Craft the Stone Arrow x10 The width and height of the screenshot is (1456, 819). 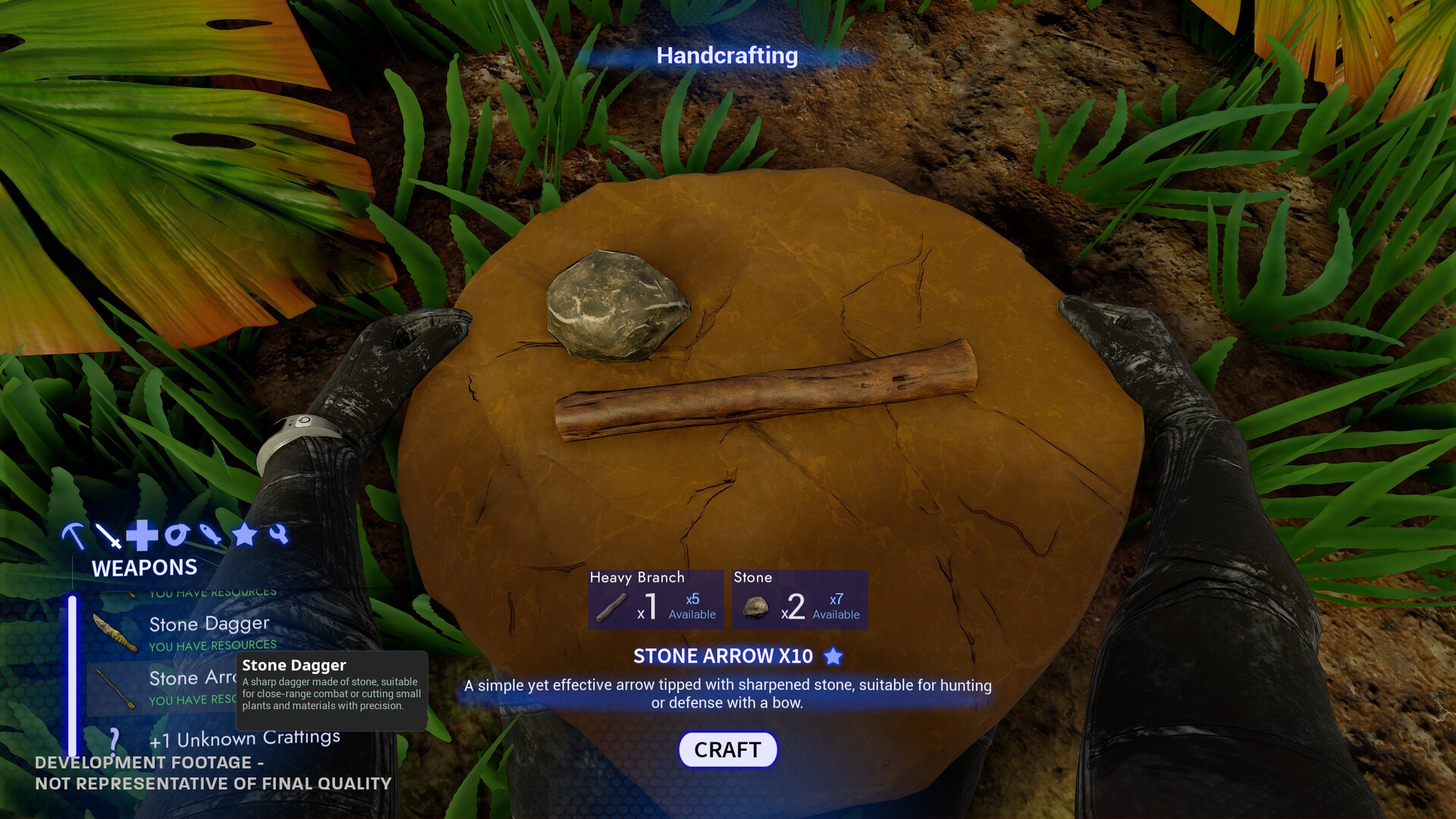click(x=727, y=749)
